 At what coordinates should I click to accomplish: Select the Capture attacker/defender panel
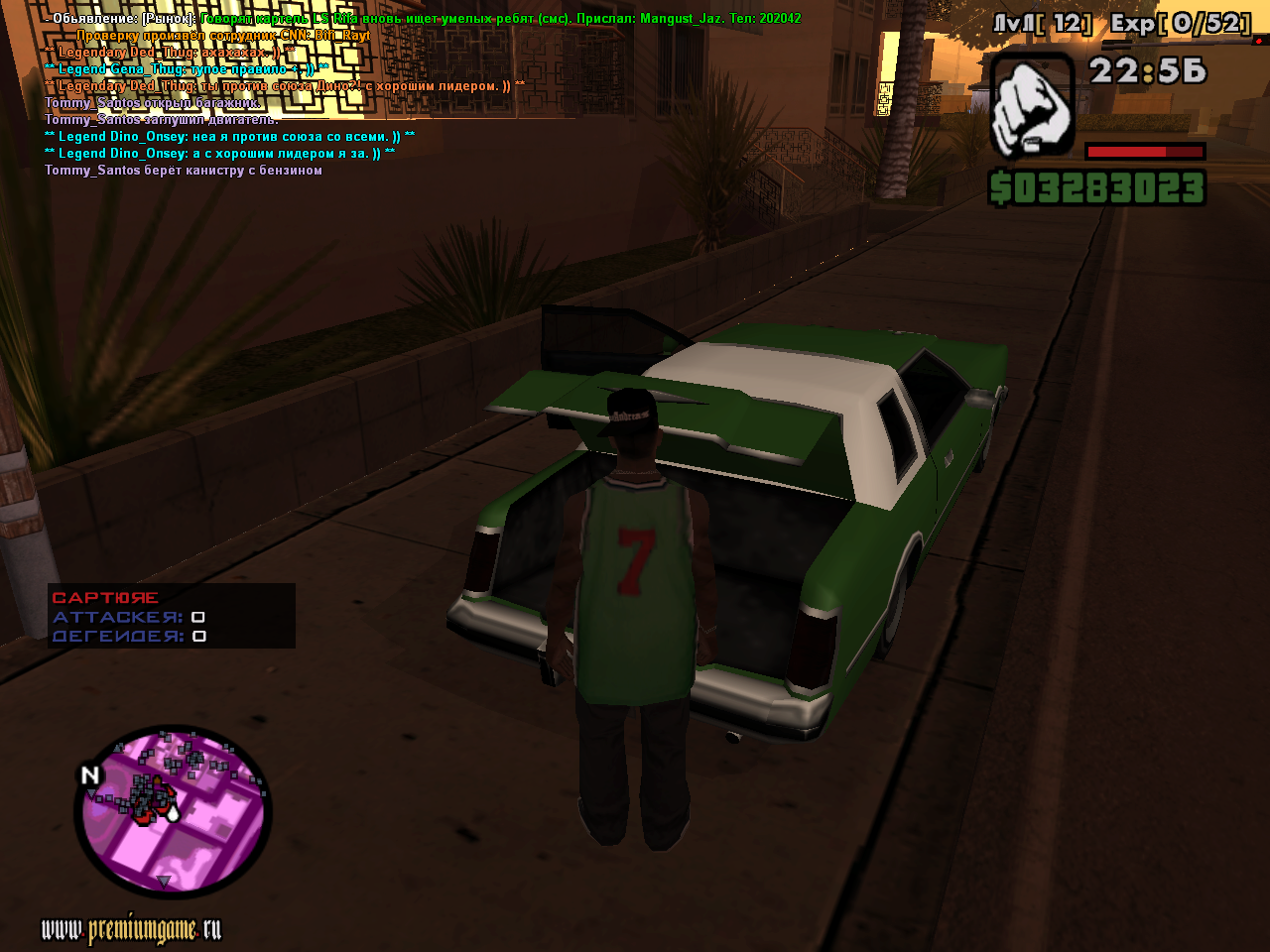click(x=172, y=616)
